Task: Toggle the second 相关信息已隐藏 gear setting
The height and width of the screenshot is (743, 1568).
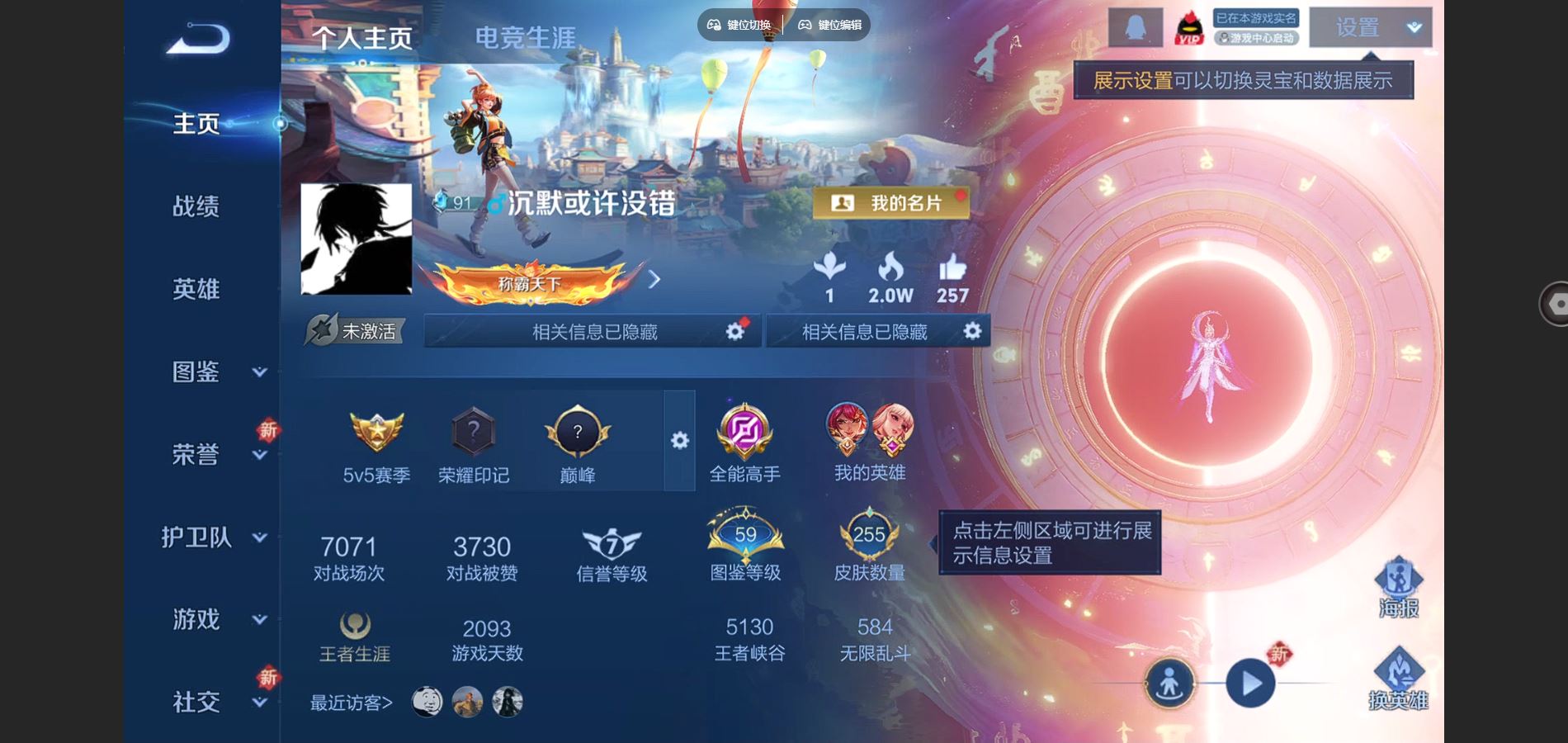Action: pos(972,331)
